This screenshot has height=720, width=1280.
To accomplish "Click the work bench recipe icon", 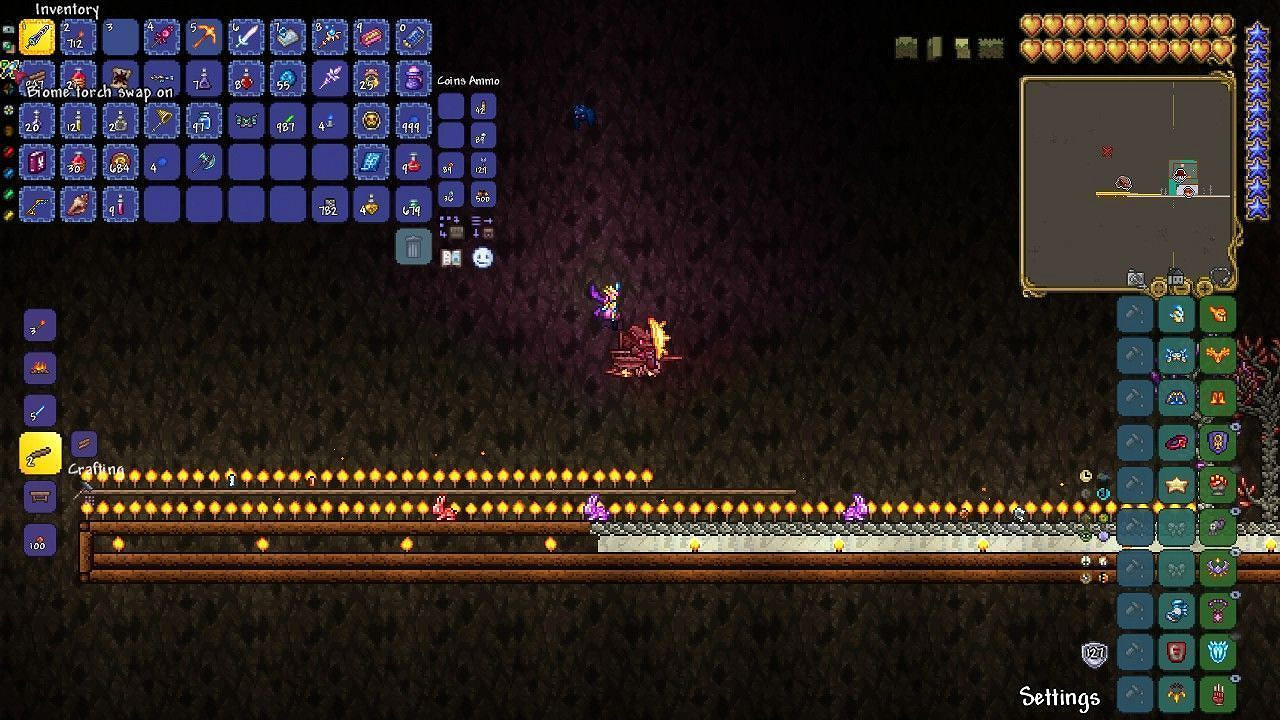I will (38, 498).
